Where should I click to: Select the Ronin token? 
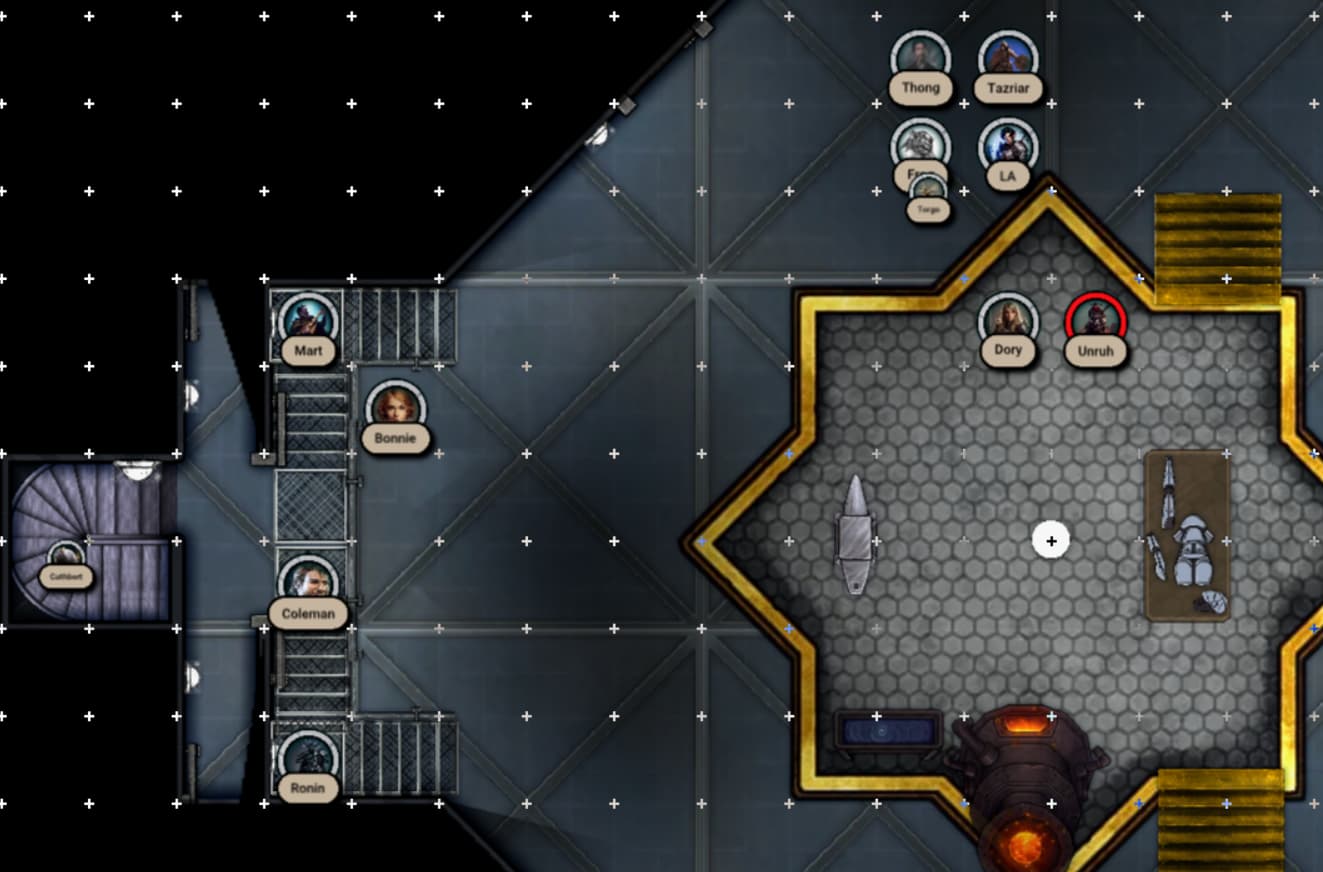(x=308, y=760)
